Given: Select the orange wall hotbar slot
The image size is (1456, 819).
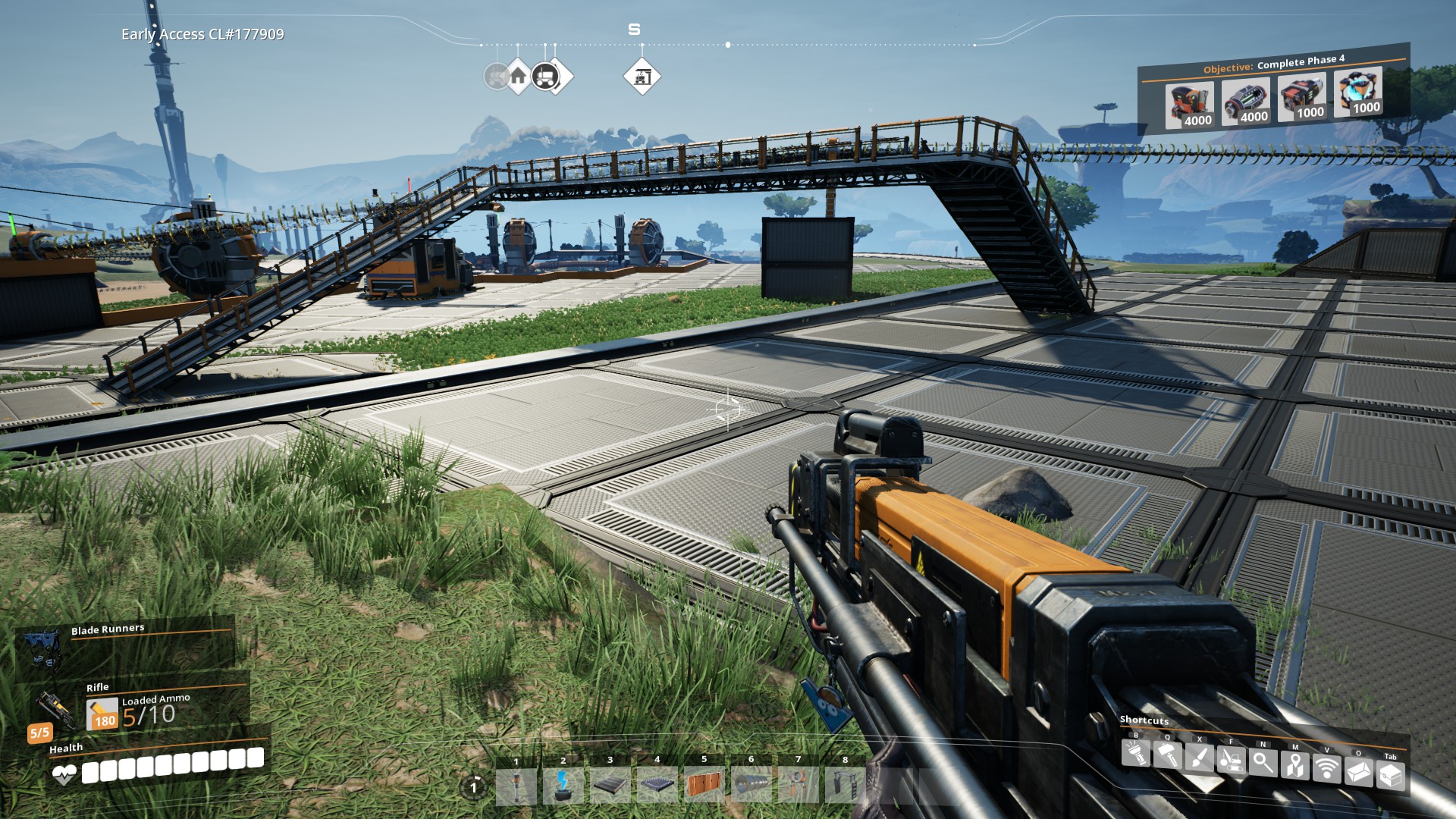Looking at the screenshot, I should point(704,785).
